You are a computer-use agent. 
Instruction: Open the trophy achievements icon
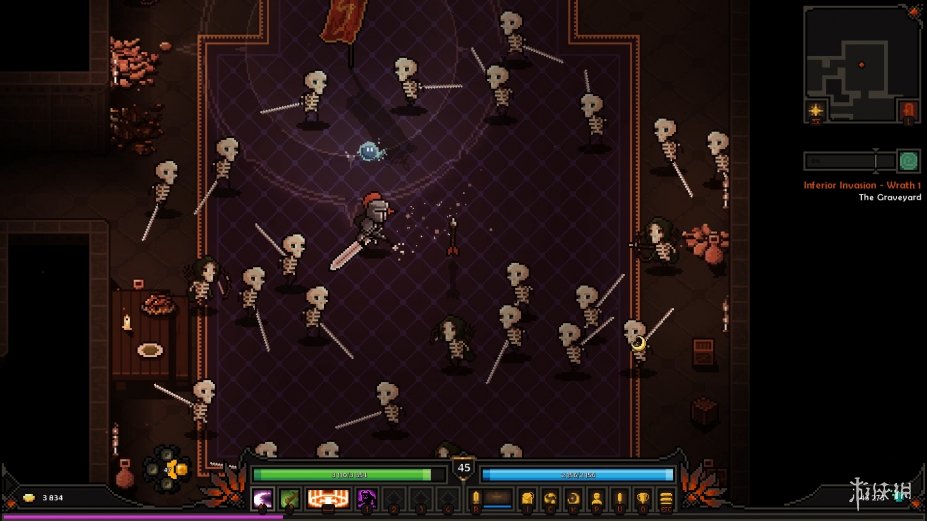point(643,498)
